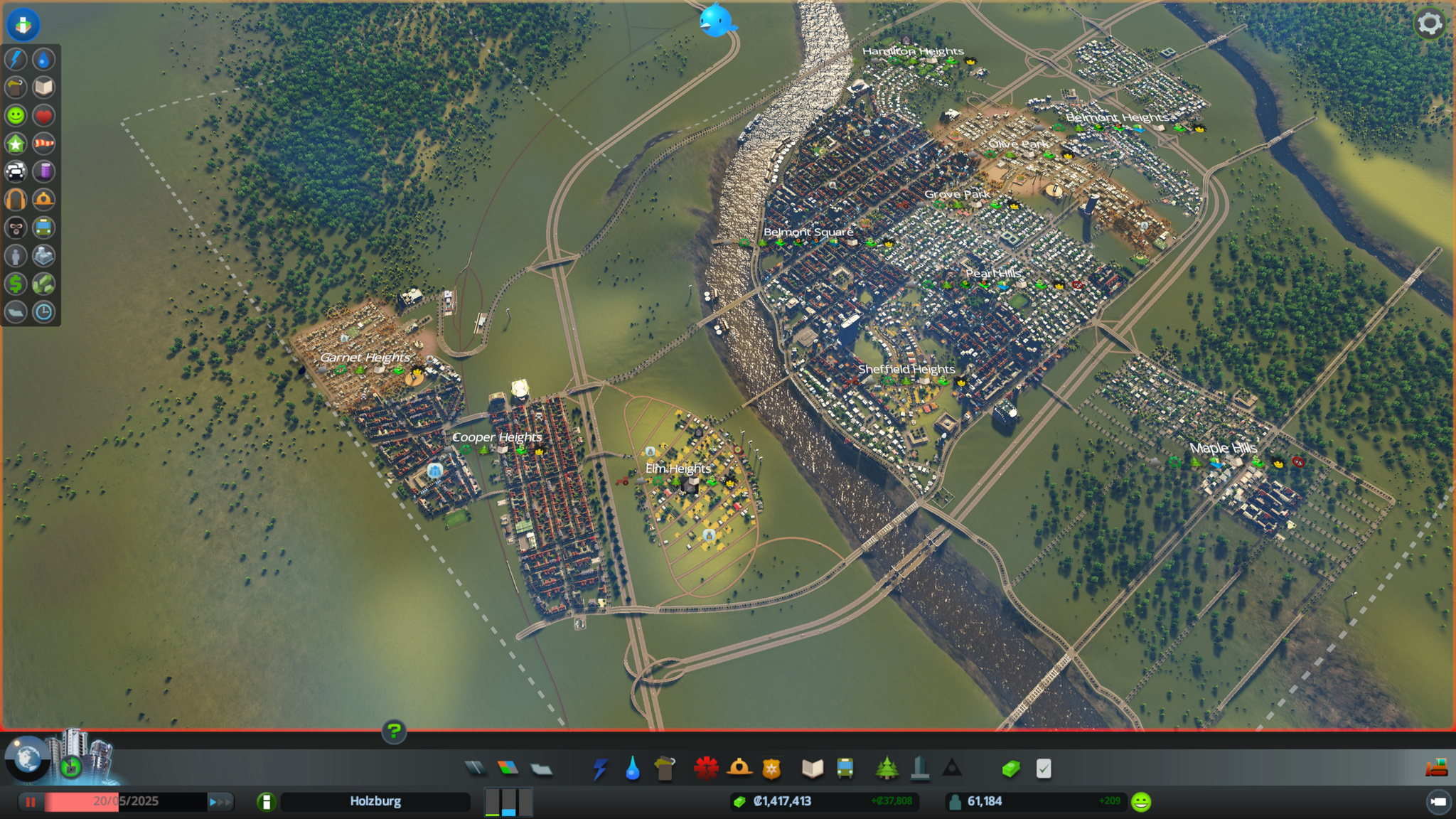Open the Electricity build menu
The height and width of the screenshot is (819, 1456).
click(600, 769)
